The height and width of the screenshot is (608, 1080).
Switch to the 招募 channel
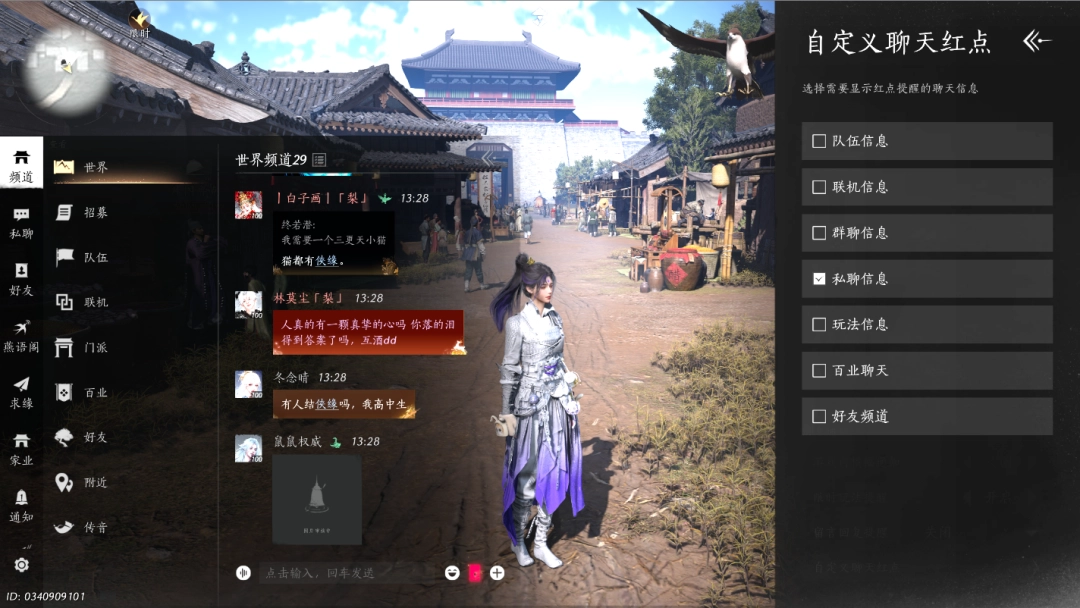pos(95,212)
